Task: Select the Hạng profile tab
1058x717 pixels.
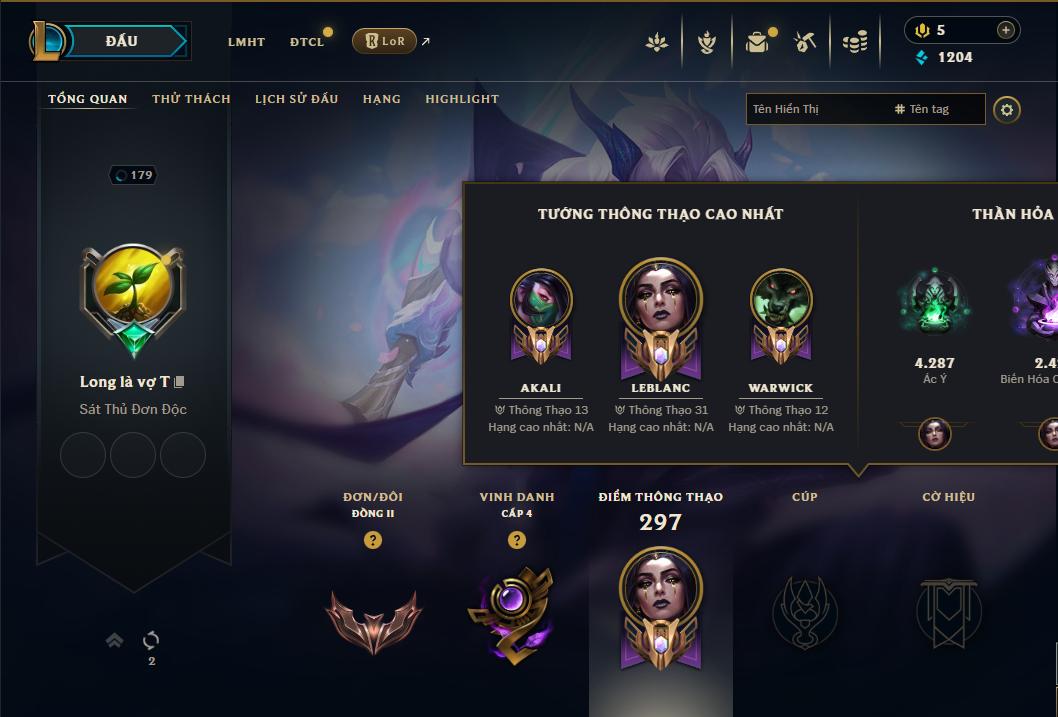Action: [381, 99]
